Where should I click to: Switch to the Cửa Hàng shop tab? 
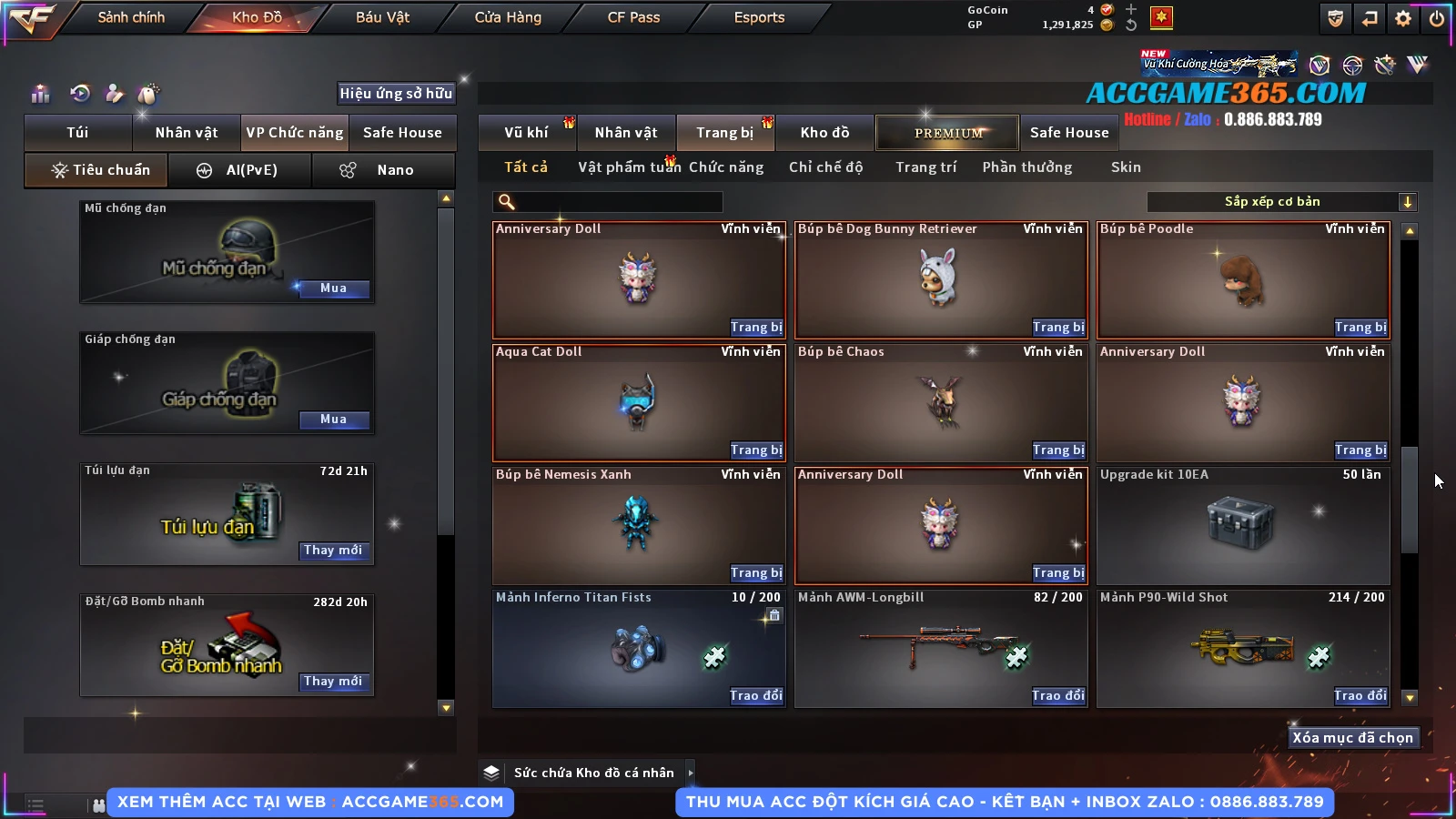(508, 17)
